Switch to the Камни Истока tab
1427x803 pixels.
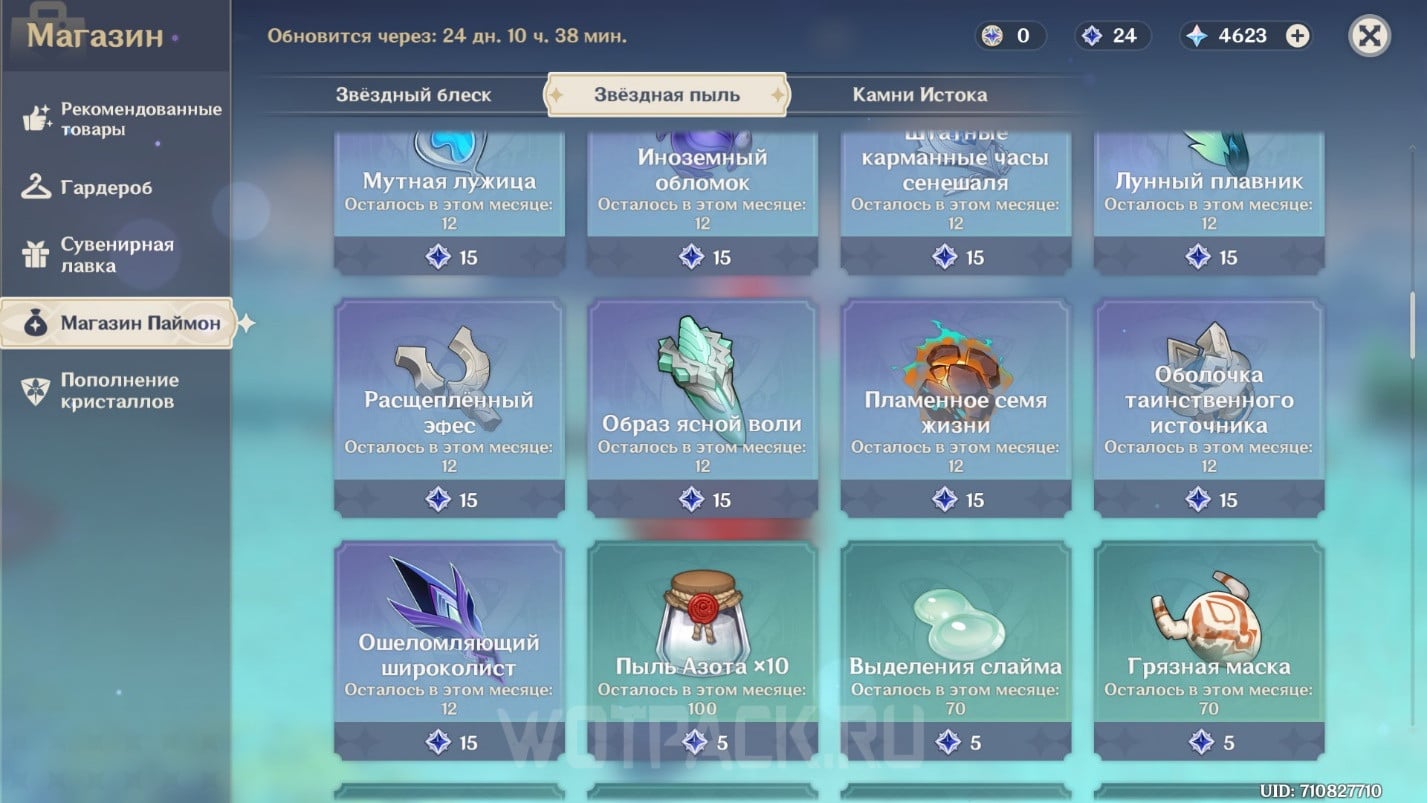pos(919,95)
